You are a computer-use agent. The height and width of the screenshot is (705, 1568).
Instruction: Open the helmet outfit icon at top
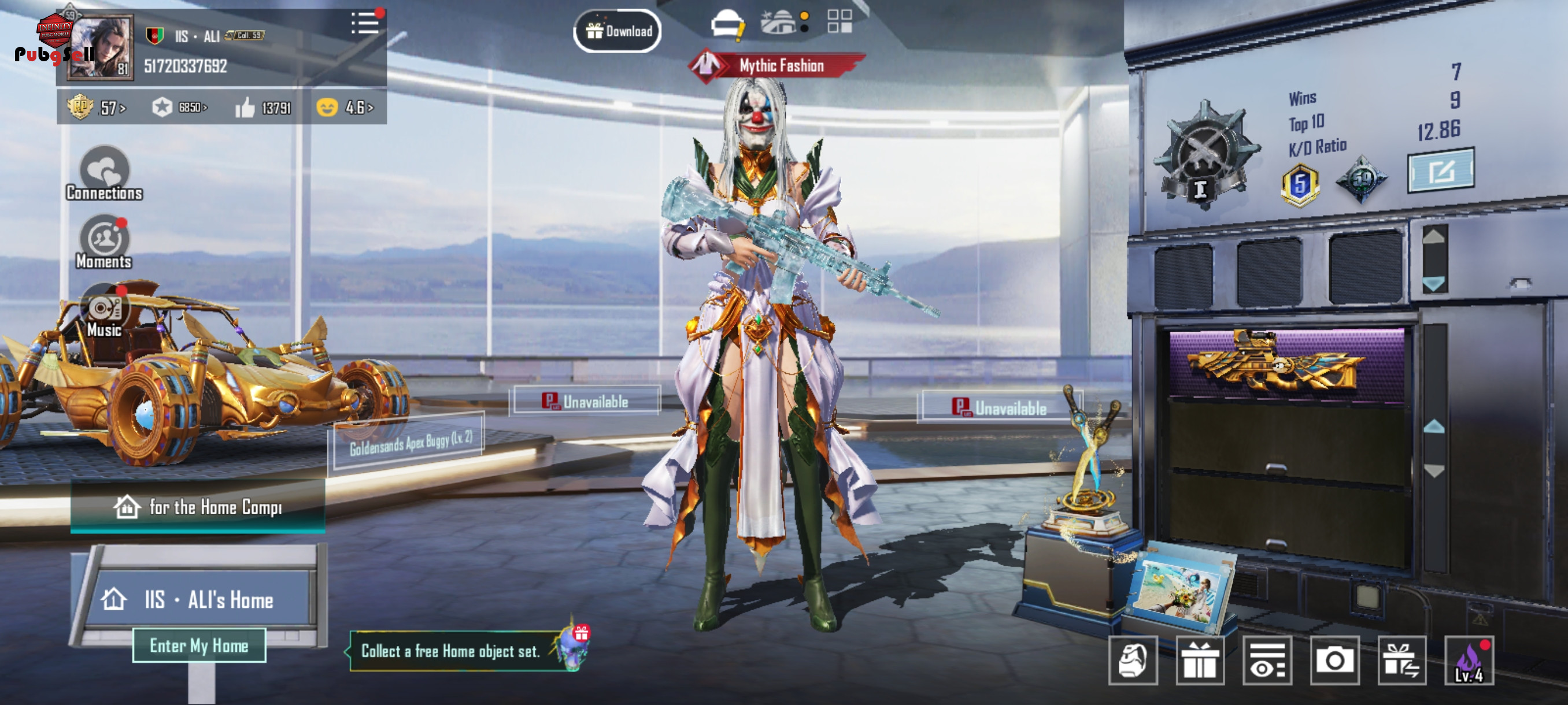pos(727,24)
